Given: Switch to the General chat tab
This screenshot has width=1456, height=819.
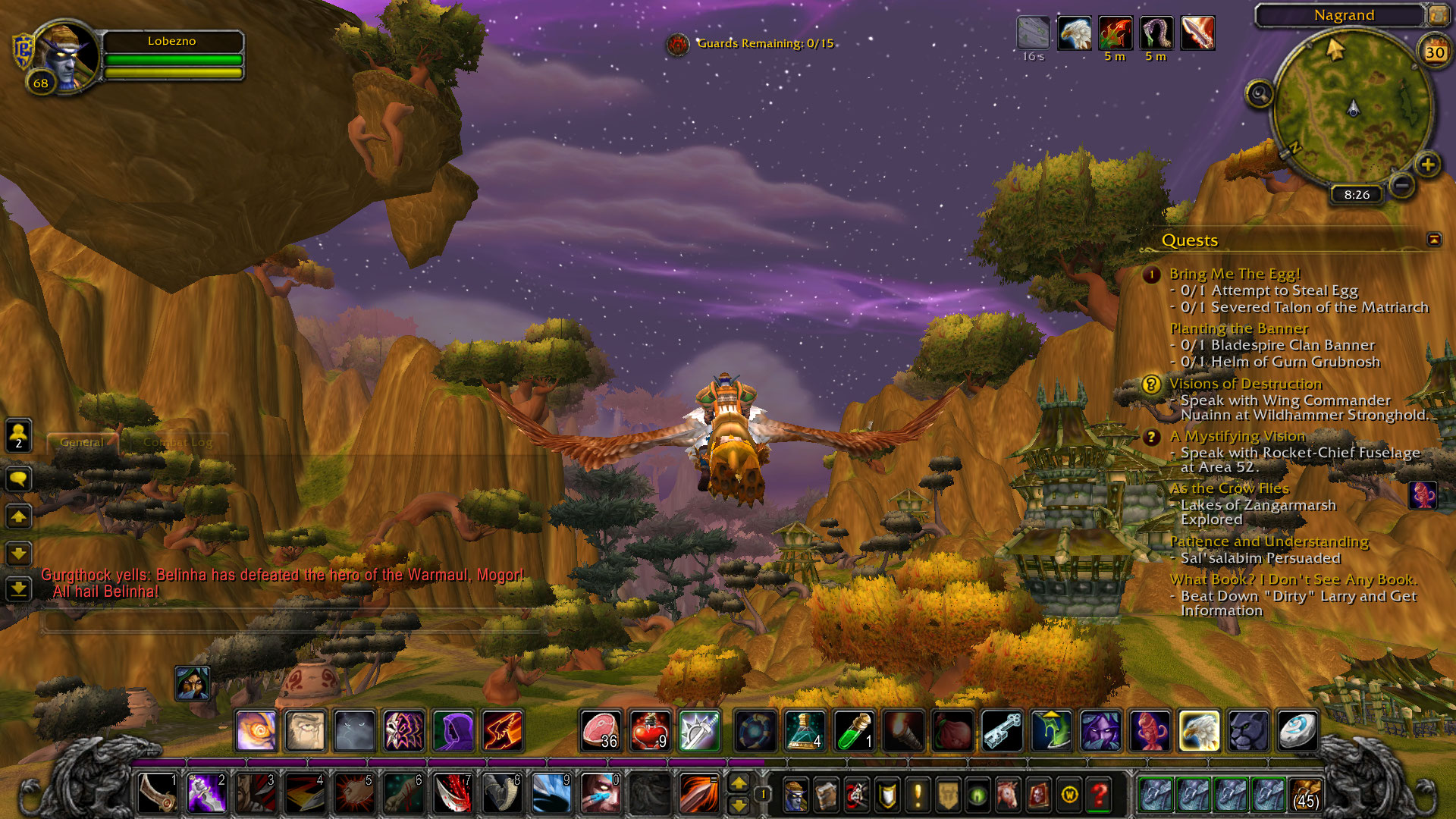Looking at the screenshot, I should click(x=82, y=442).
